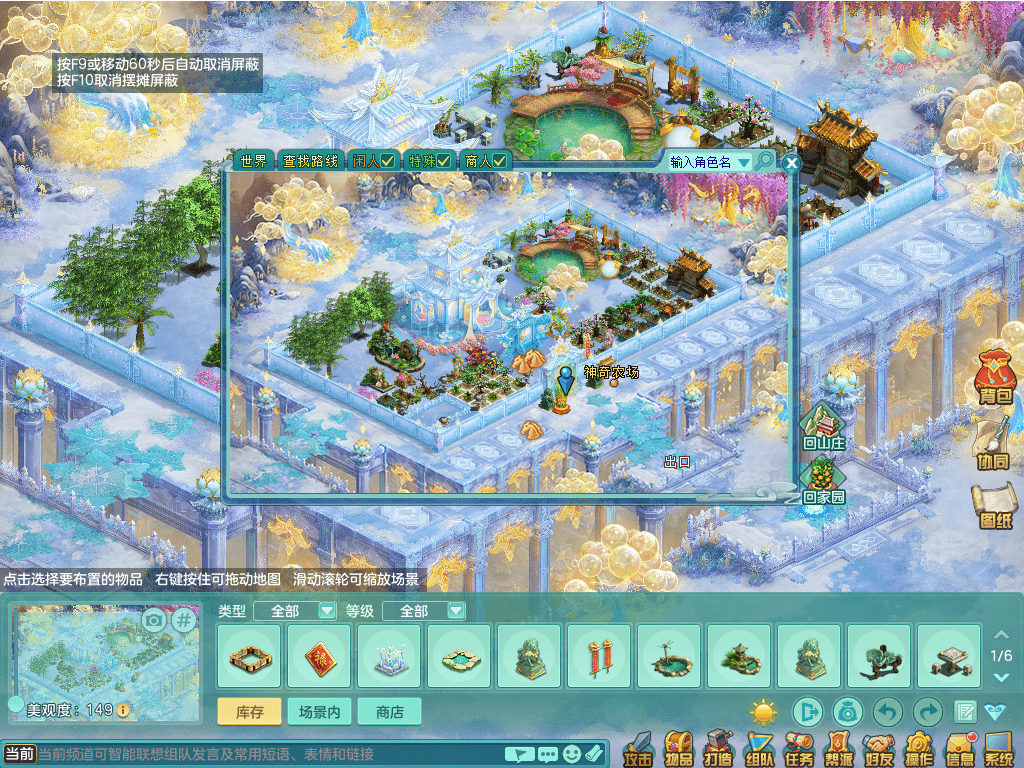Screen dimensions: 1024x768
Task: Open the 世界 world map
Action: click(251, 161)
